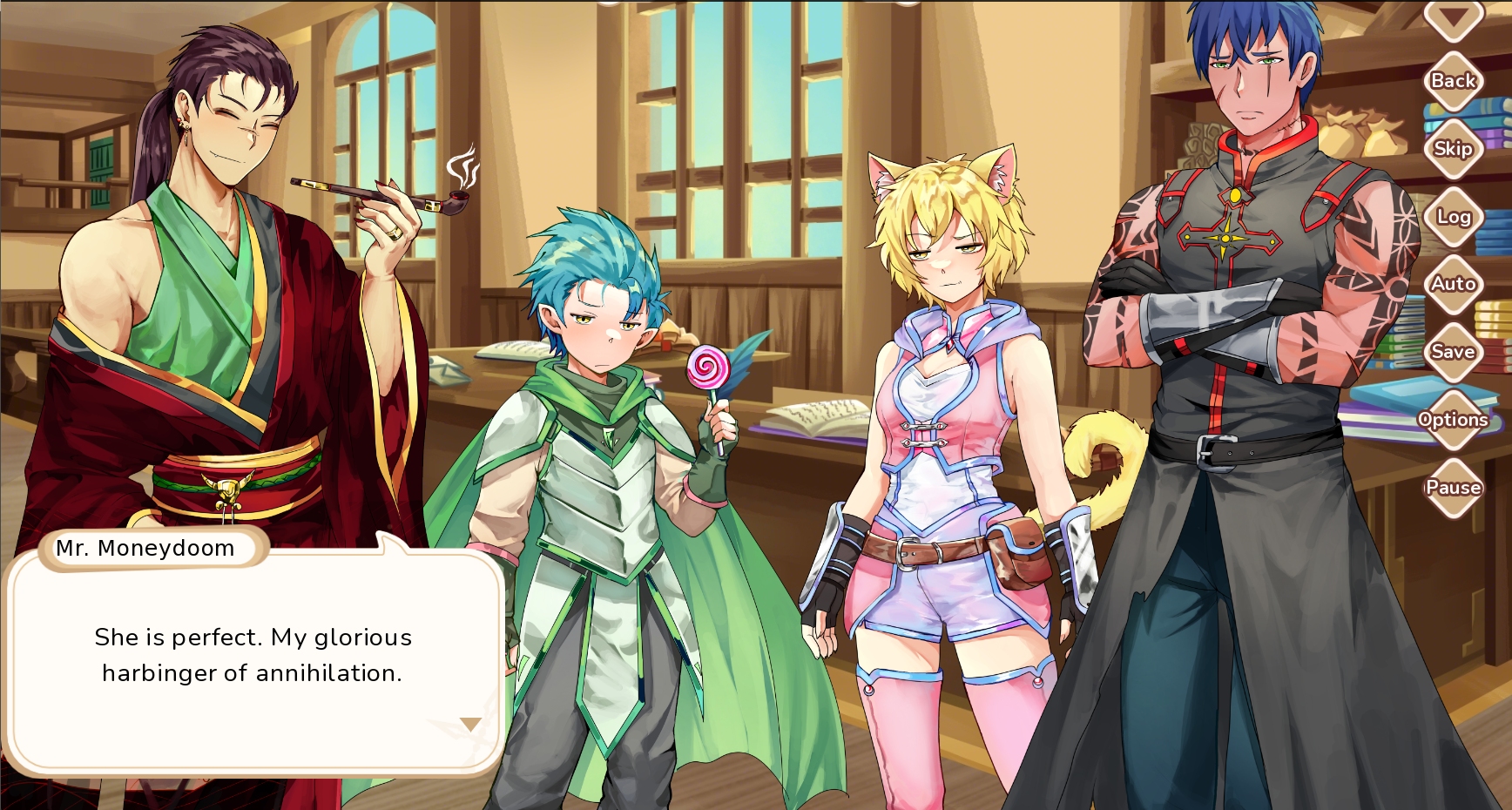
Task: Click the Back button
Action: tap(1453, 81)
